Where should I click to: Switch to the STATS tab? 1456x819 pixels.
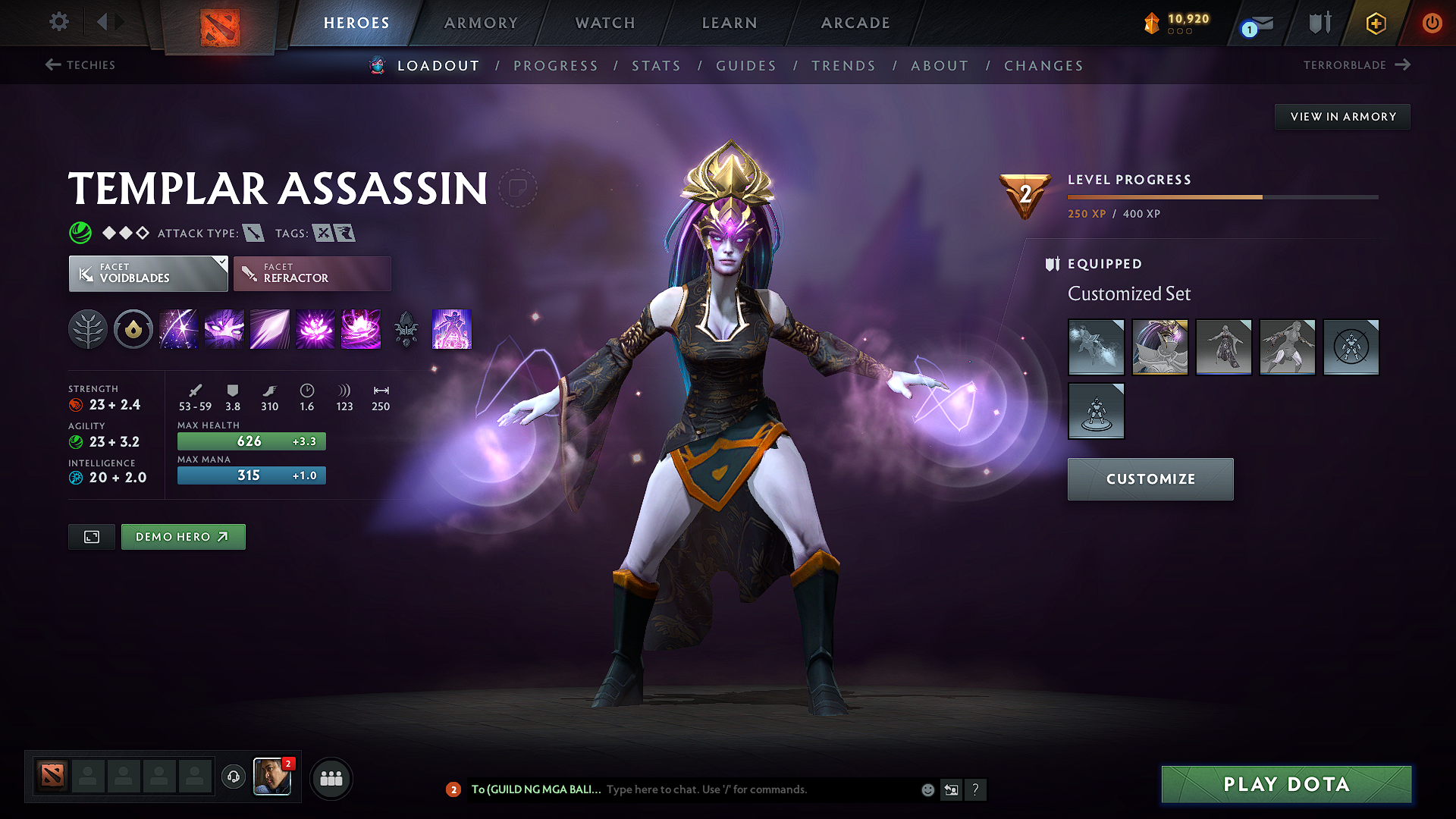pyautogui.click(x=657, y=66)
